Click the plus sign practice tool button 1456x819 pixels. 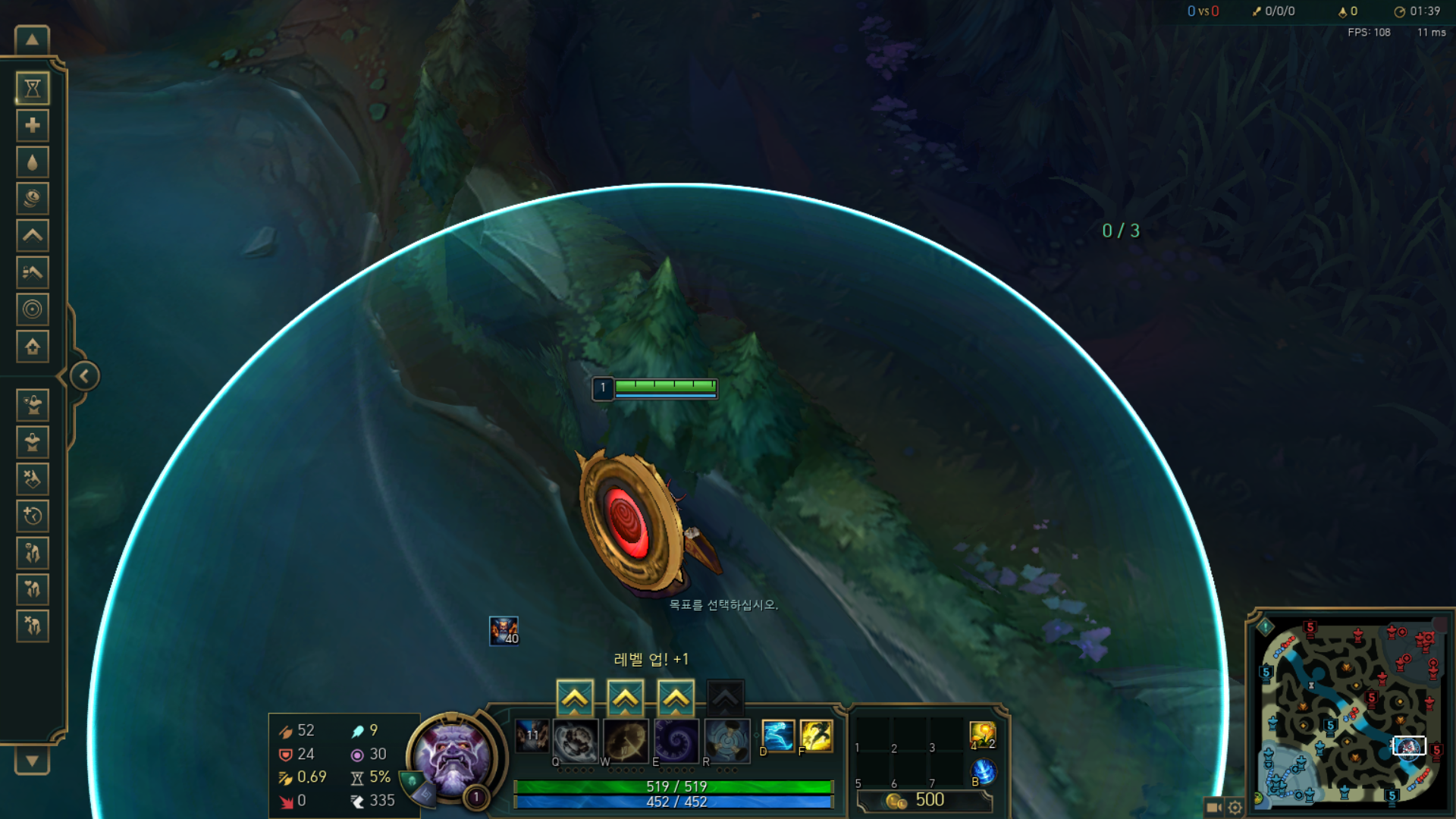coord(33,125)
